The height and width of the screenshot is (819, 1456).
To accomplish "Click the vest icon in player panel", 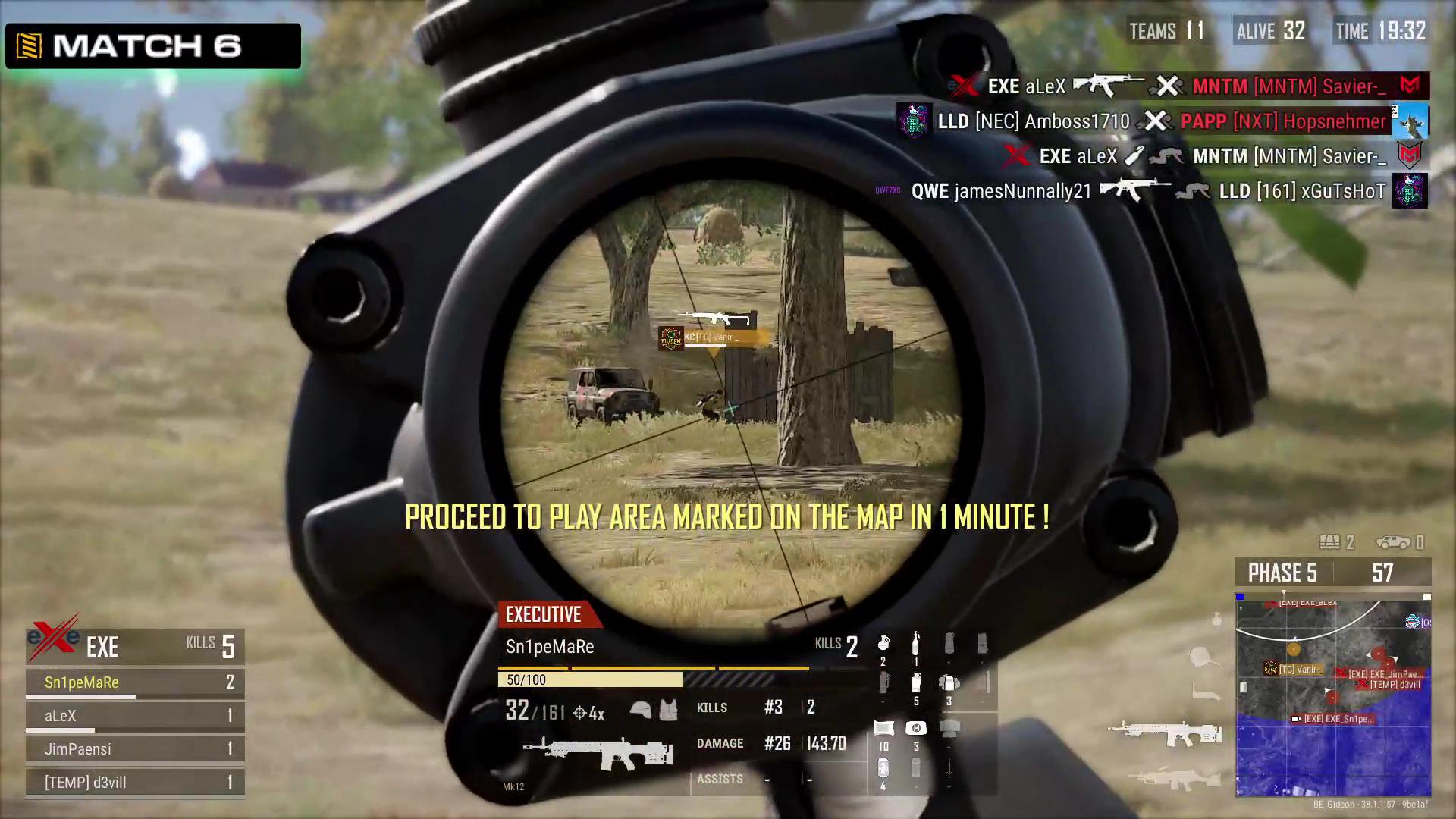I will (x=668, y=711).
